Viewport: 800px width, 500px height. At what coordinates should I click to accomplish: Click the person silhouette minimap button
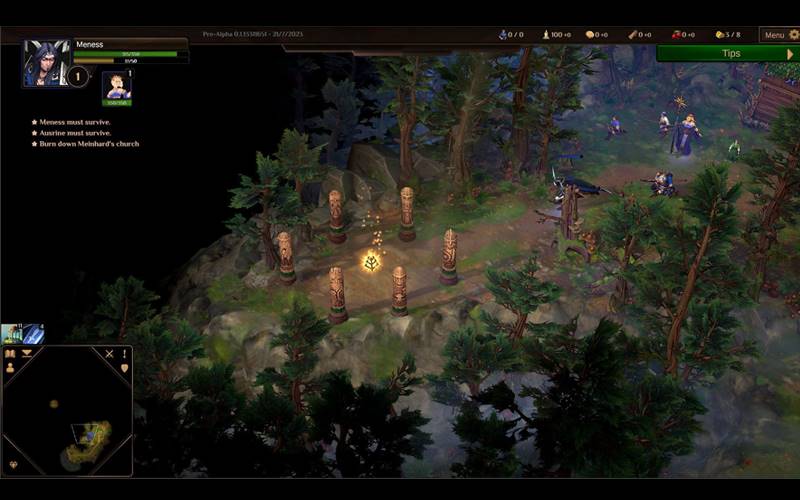click(x=10, y=368)
